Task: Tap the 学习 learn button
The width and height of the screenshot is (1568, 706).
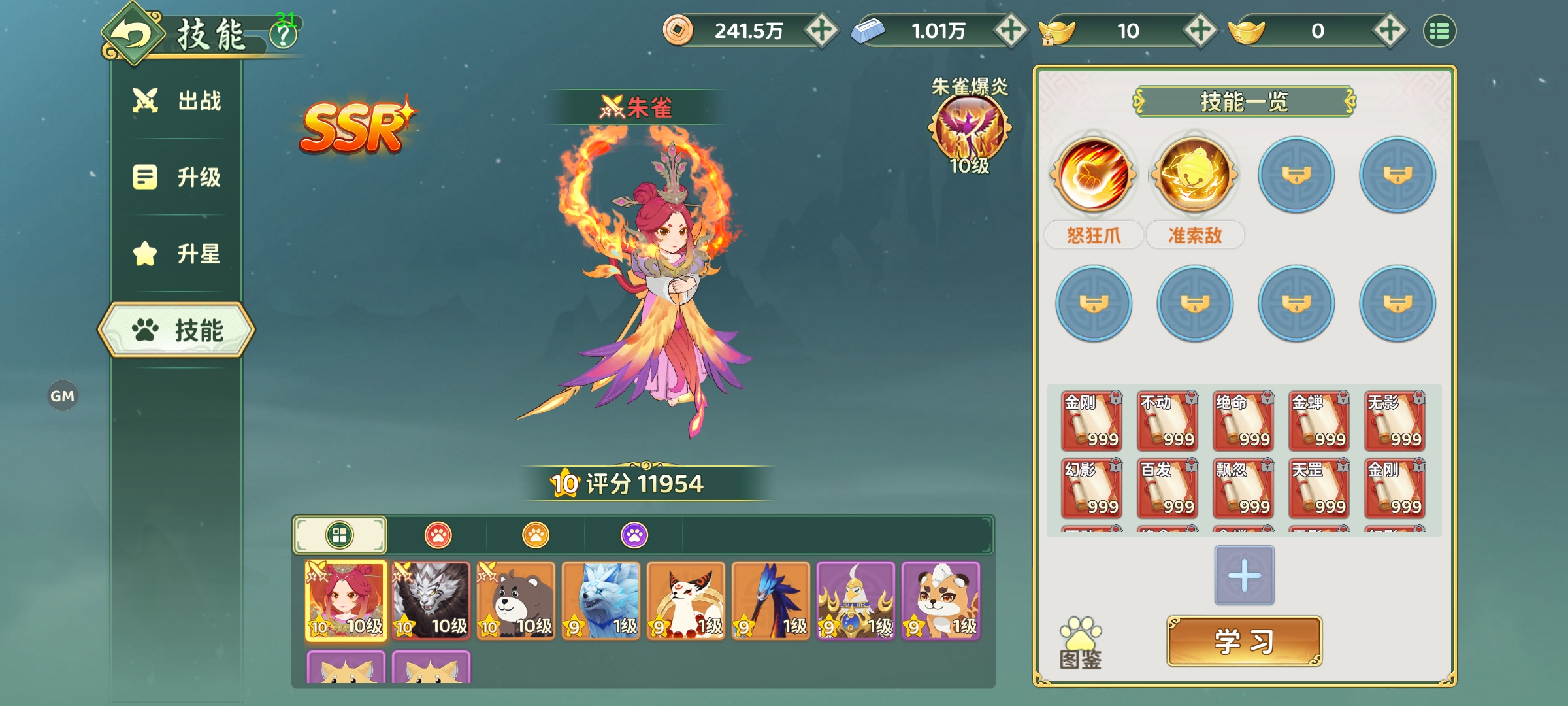Action: point(1244,641)
